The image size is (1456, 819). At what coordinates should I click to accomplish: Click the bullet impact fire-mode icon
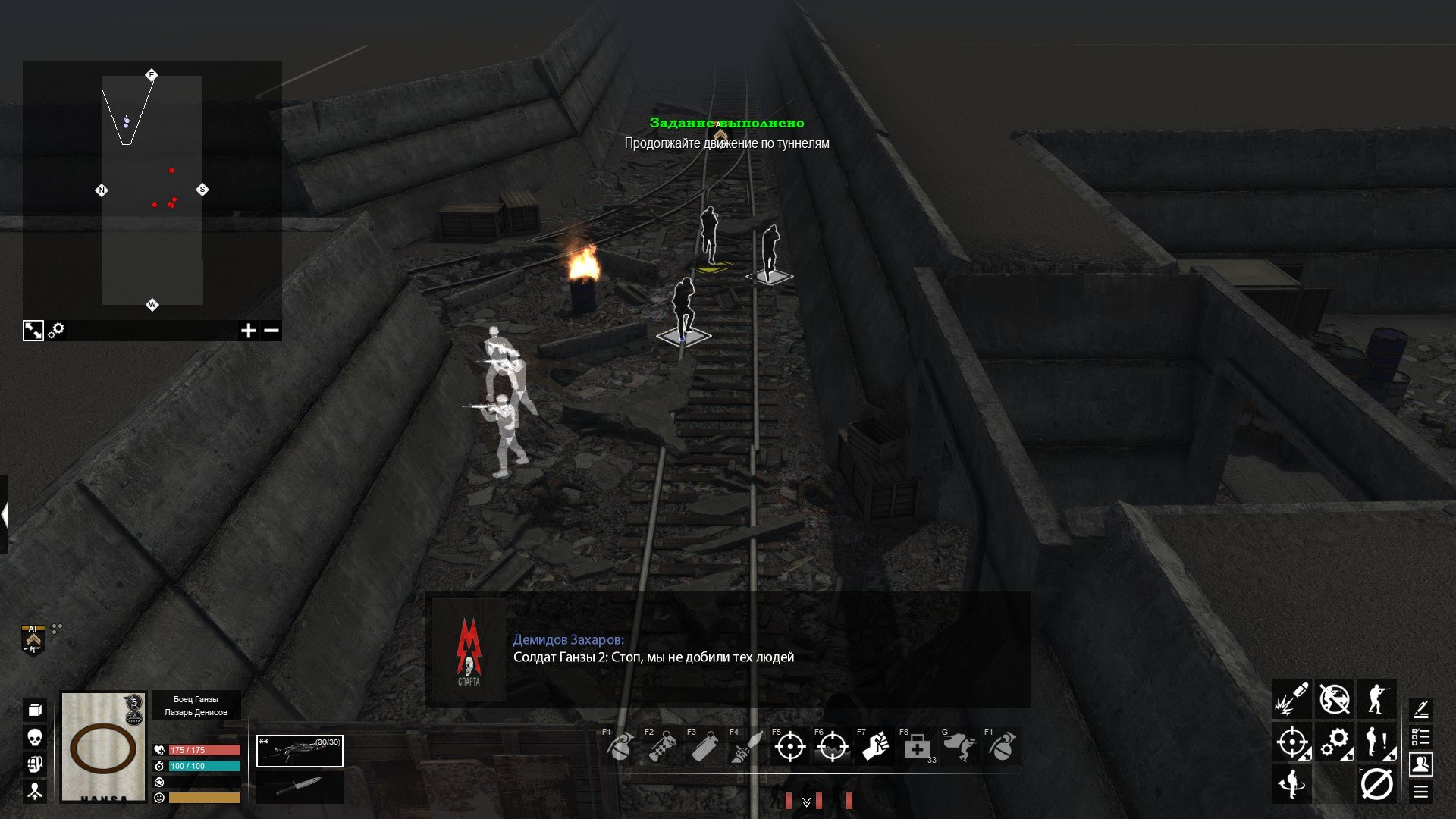tap(1291, 699)
